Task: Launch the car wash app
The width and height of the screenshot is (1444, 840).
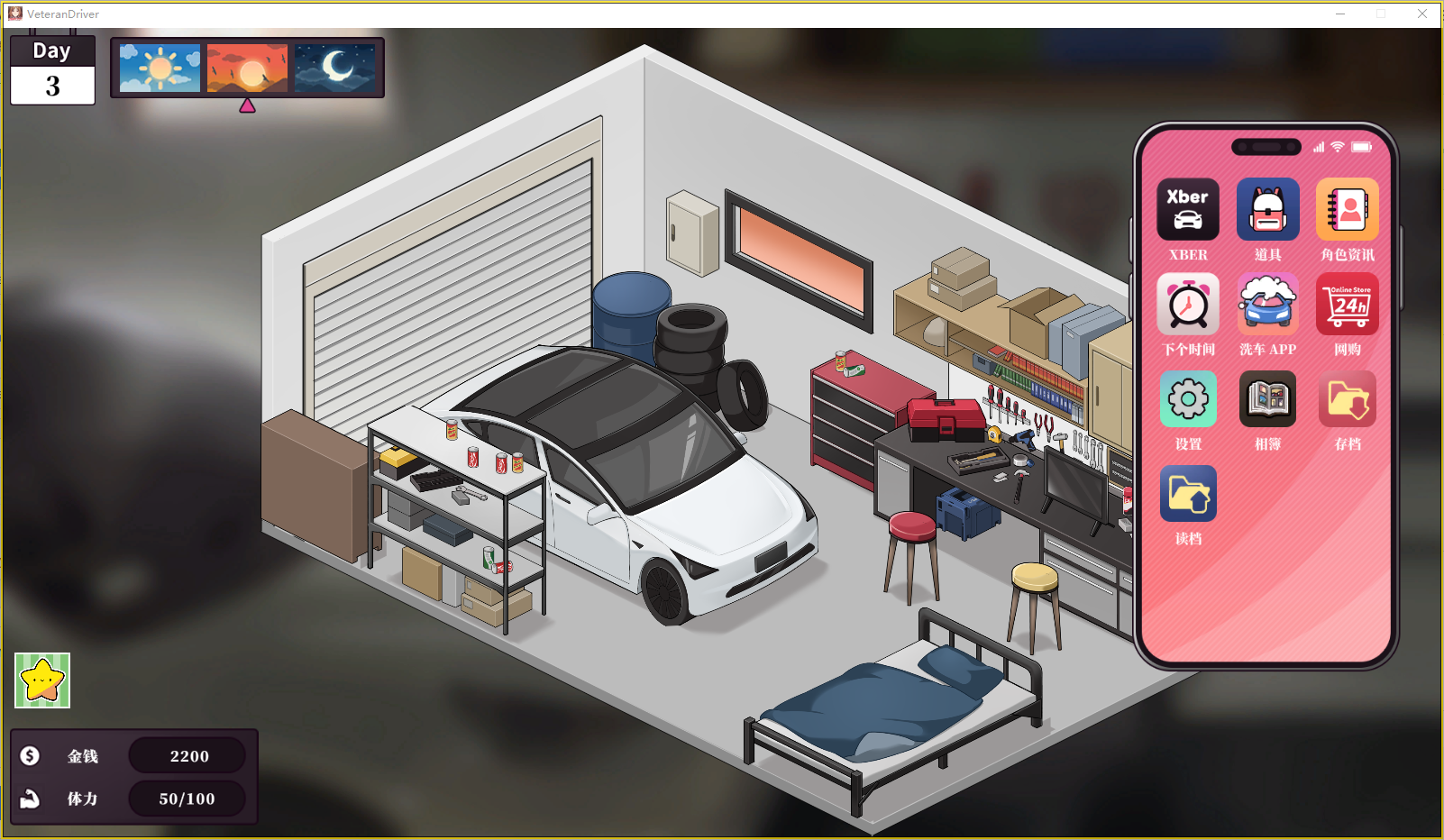Action: (x=1267, y=305)
